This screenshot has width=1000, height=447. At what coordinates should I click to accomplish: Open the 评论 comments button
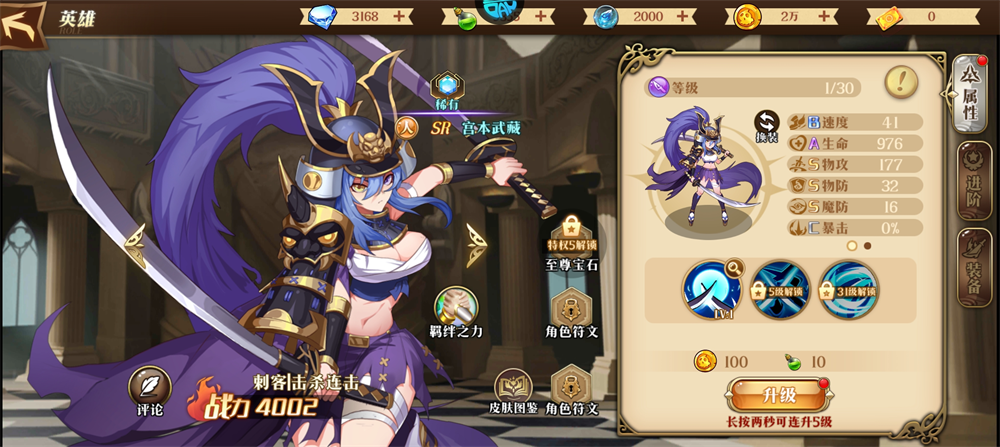tap(147, 391)
